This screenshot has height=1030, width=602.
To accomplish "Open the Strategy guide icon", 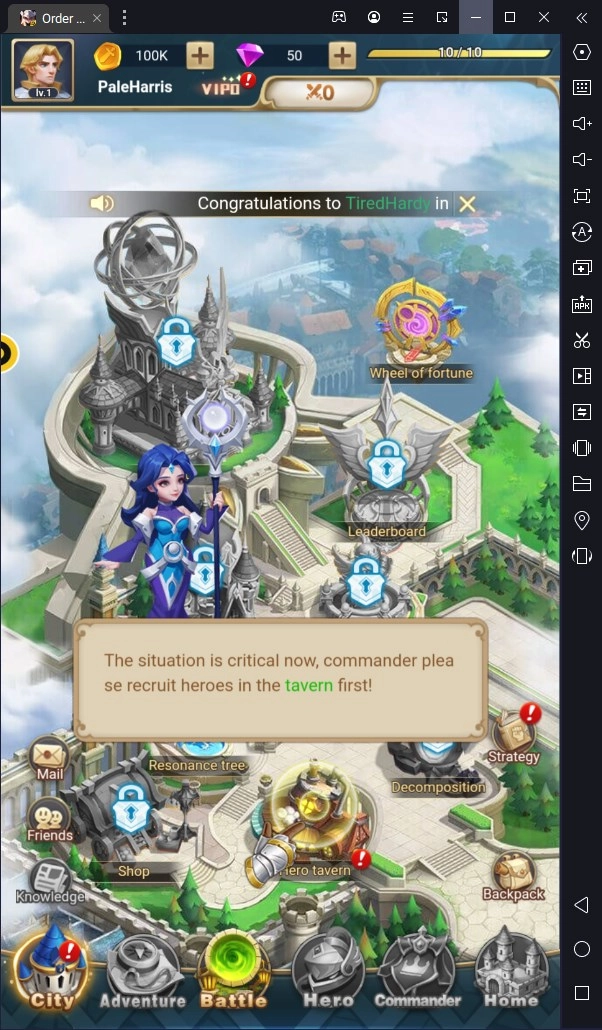I will click(513, 734).
